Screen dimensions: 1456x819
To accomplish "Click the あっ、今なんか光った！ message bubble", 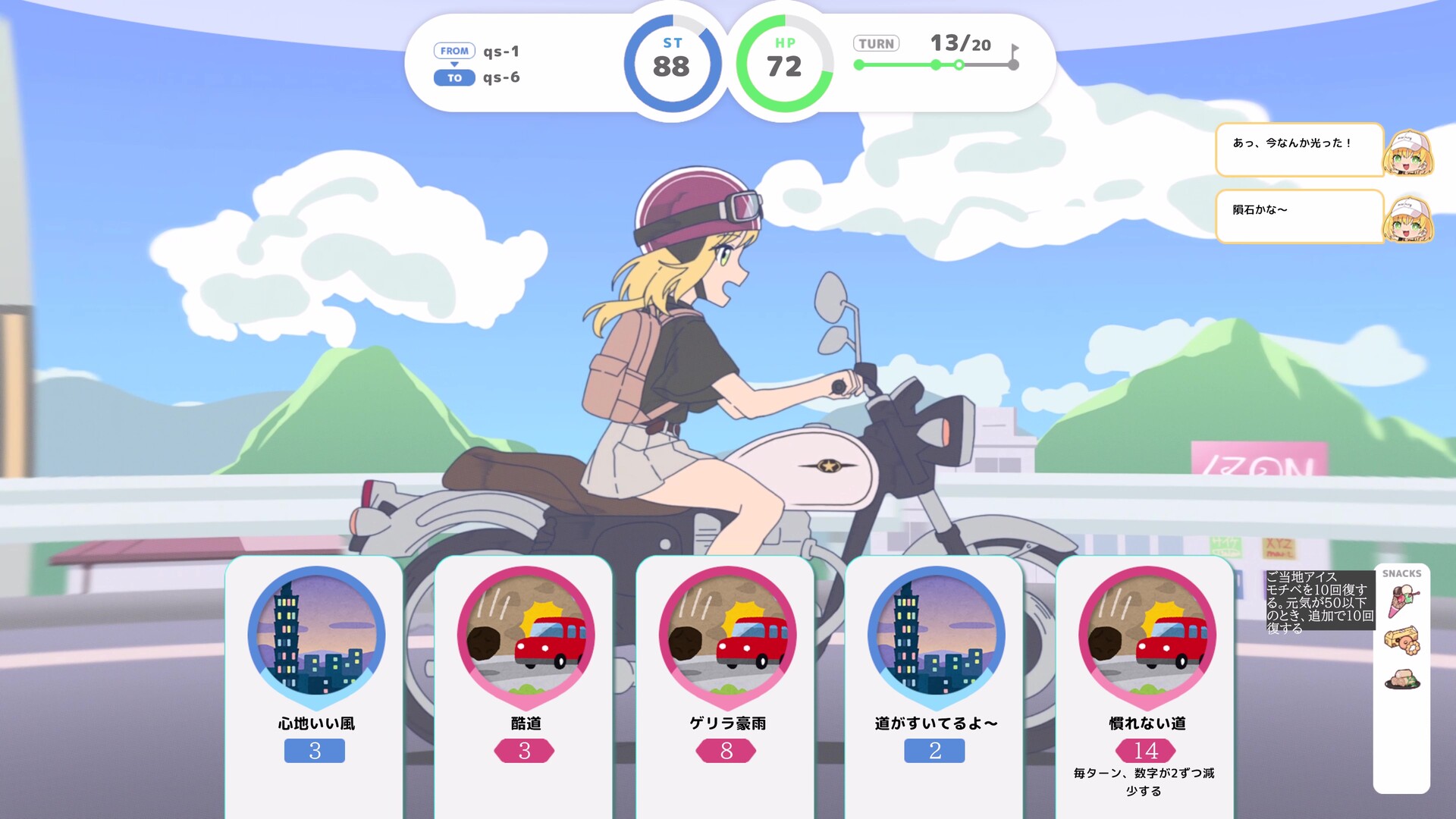I will 1299,149.
